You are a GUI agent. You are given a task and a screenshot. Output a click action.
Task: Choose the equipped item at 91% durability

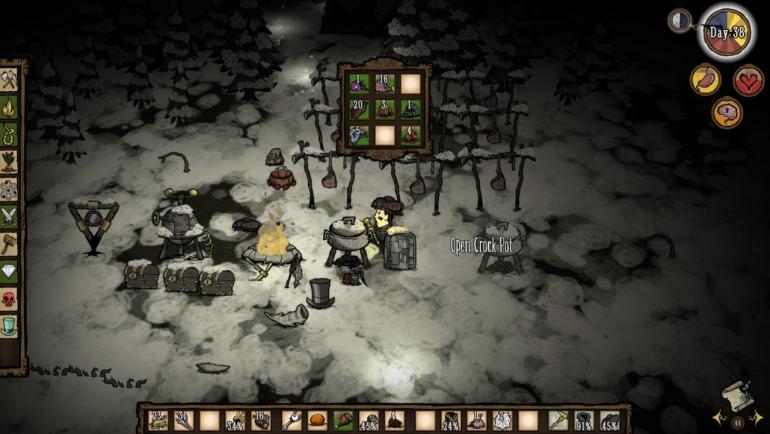coord(583,420)
